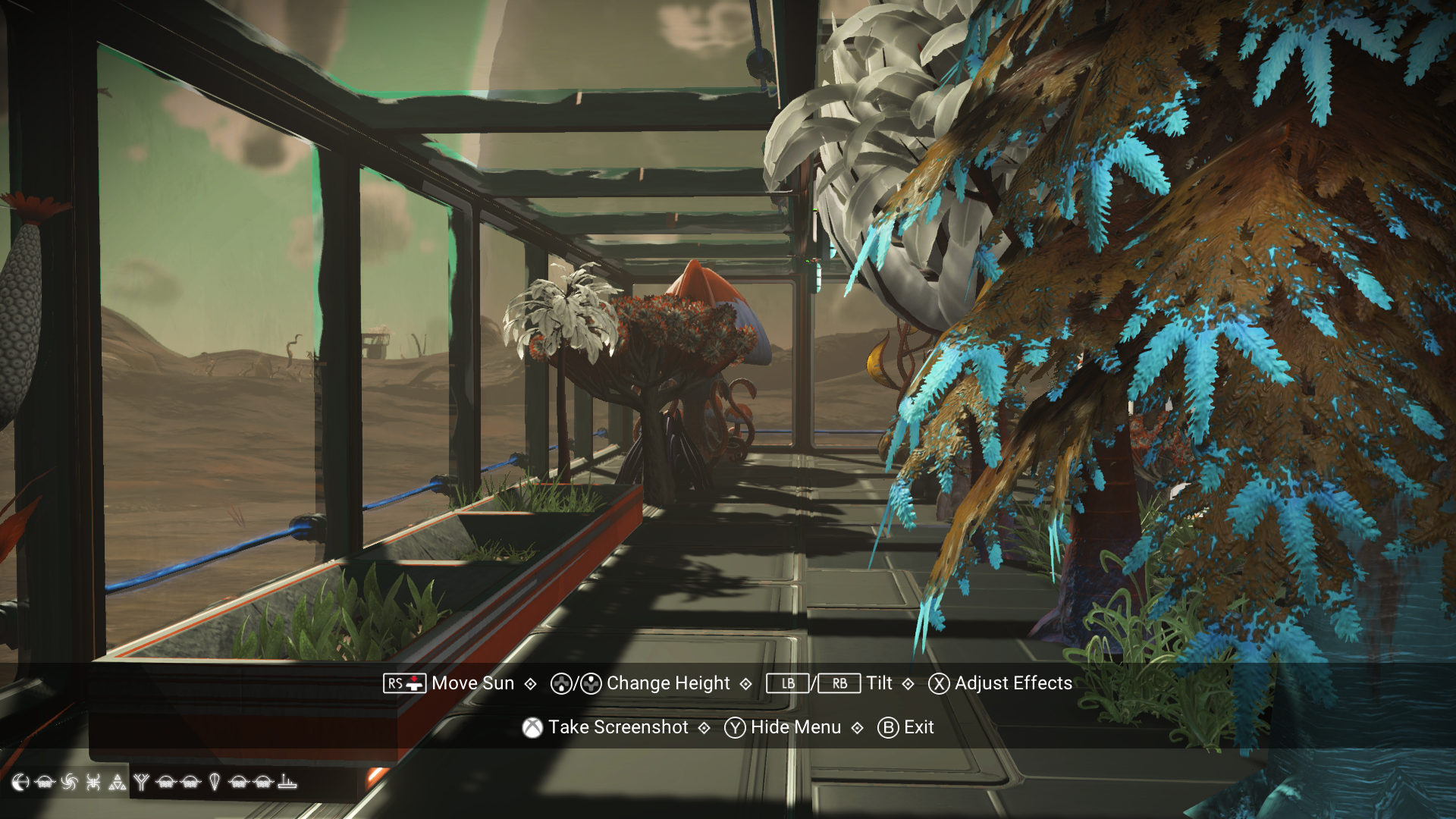
Task: Select the eclipse portal glyph
Action: tap(20, 783)
